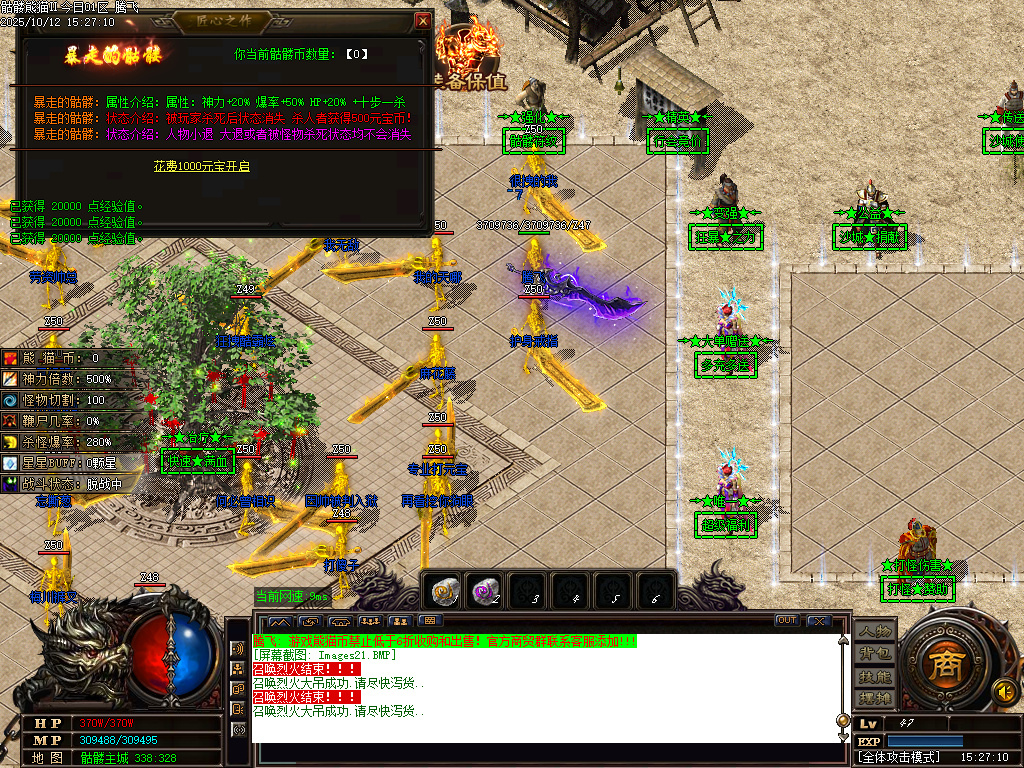This screenshot has height=768, width=1024.
Task: Switch the 全体攻击模式 attack mode
Action: pyautogui.click(x=899, y=757)
